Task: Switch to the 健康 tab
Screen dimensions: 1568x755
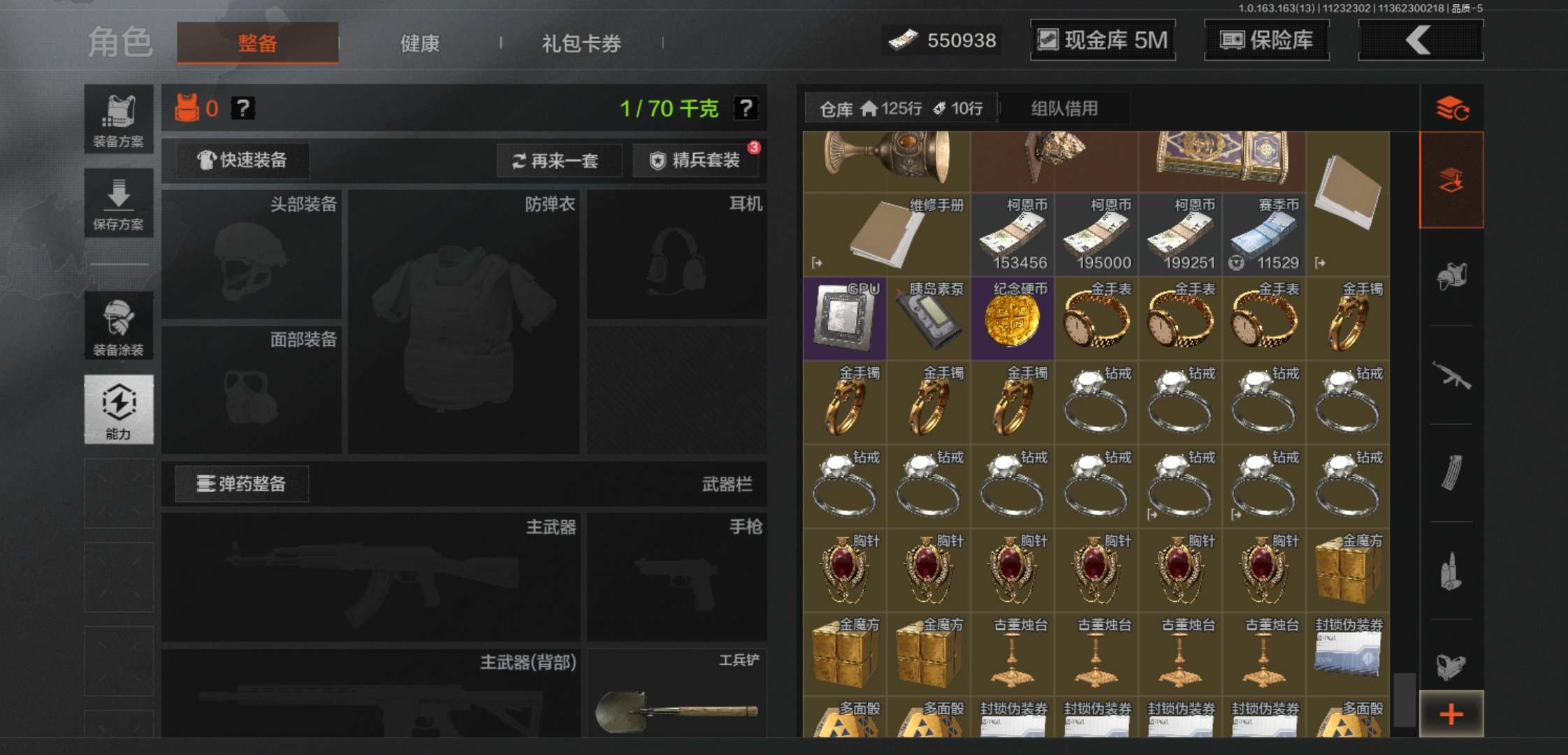Action: [x=419, y=43]
